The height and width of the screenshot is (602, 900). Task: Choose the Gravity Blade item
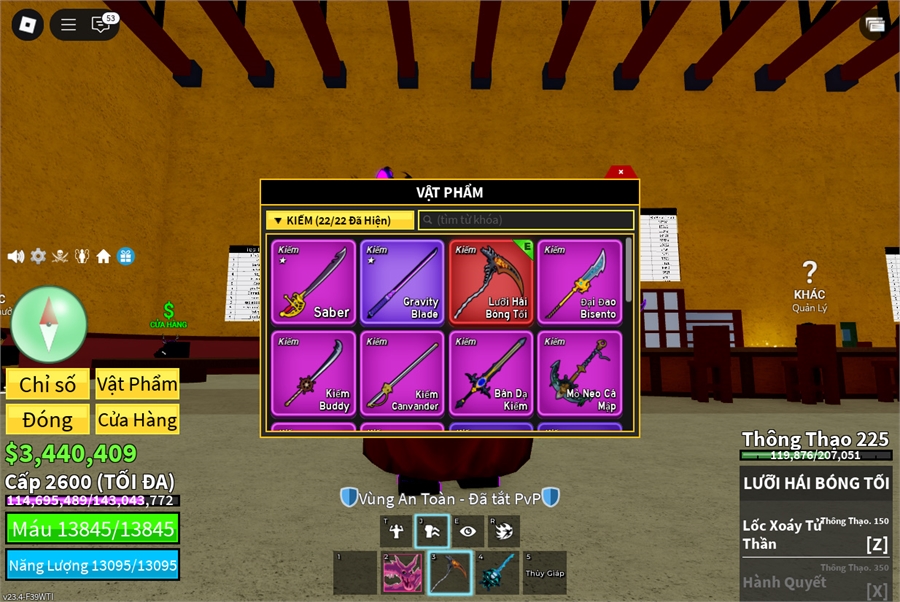[402, 281]
